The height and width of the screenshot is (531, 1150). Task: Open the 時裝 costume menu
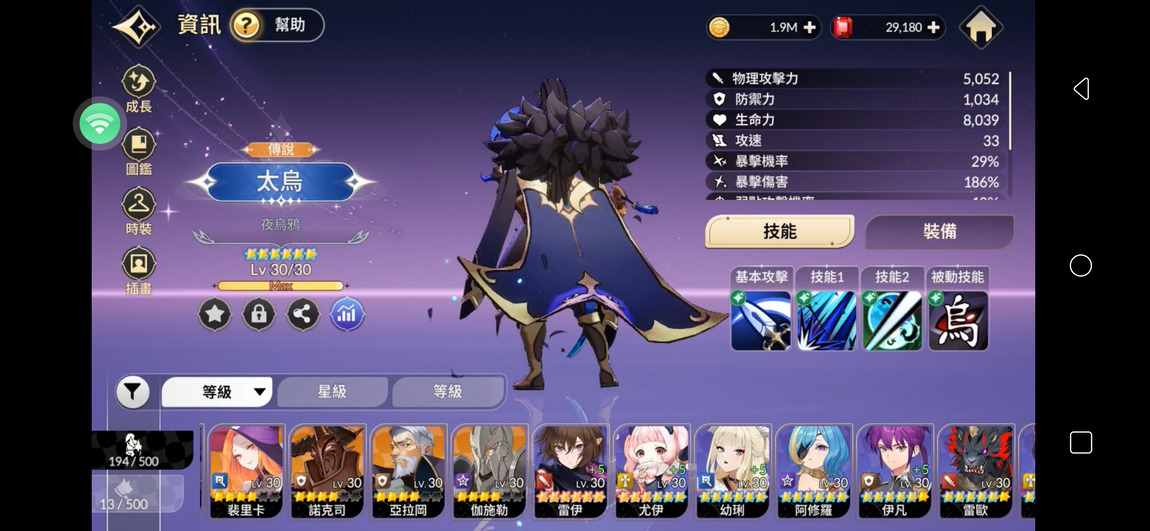139,210
